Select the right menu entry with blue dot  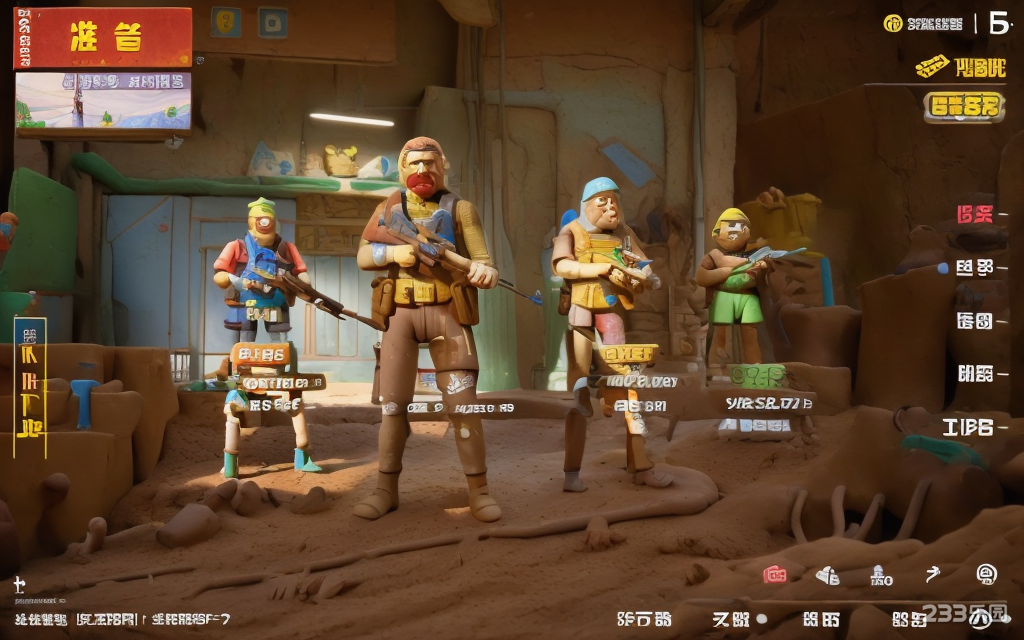[x=973, y=267]
